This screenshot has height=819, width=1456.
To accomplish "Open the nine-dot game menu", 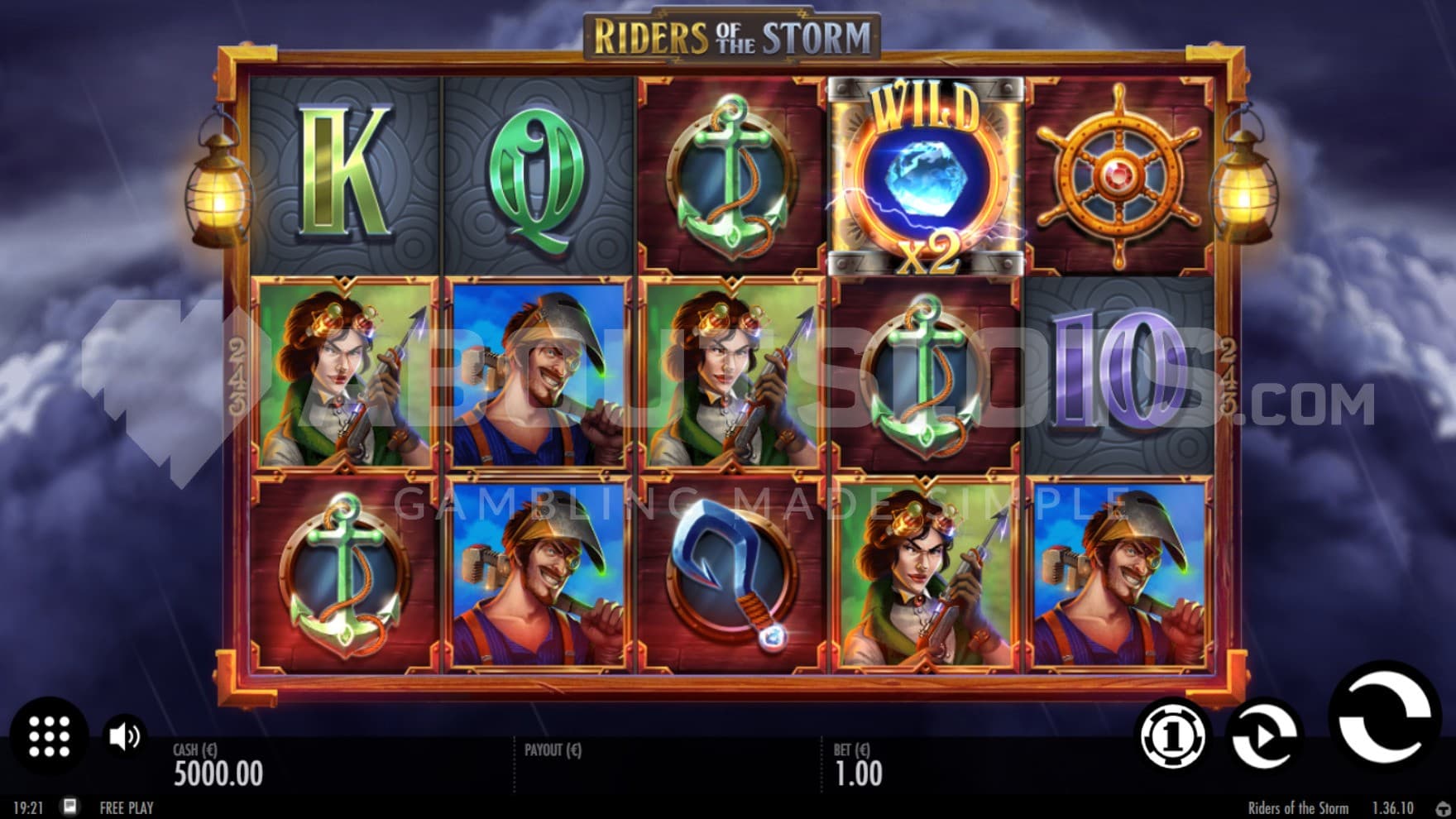I will [x=49, y=735].
